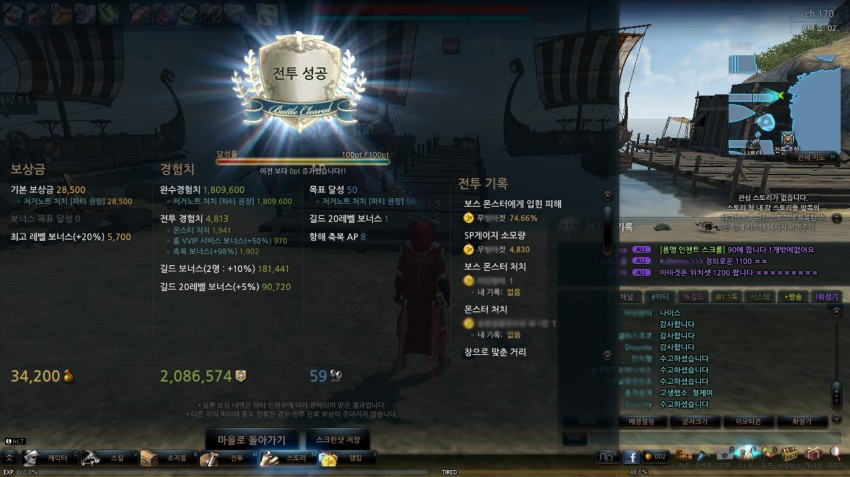Open the 스킬 menu
850x477 pixels.
tap(108, 458)
